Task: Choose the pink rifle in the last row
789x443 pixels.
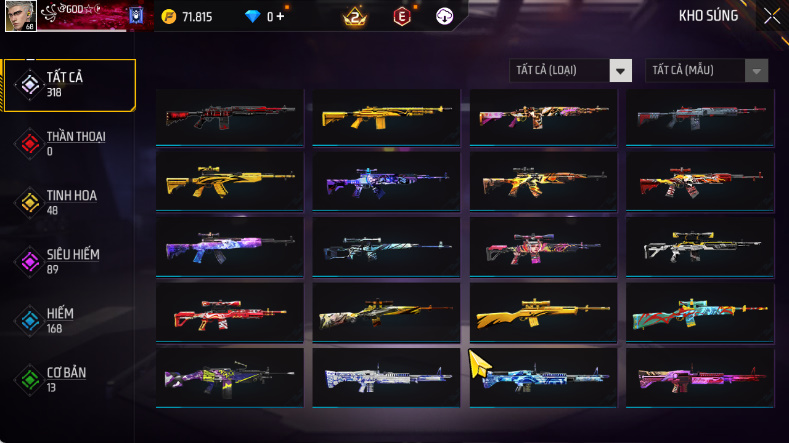Action: (x=700, y=378)
